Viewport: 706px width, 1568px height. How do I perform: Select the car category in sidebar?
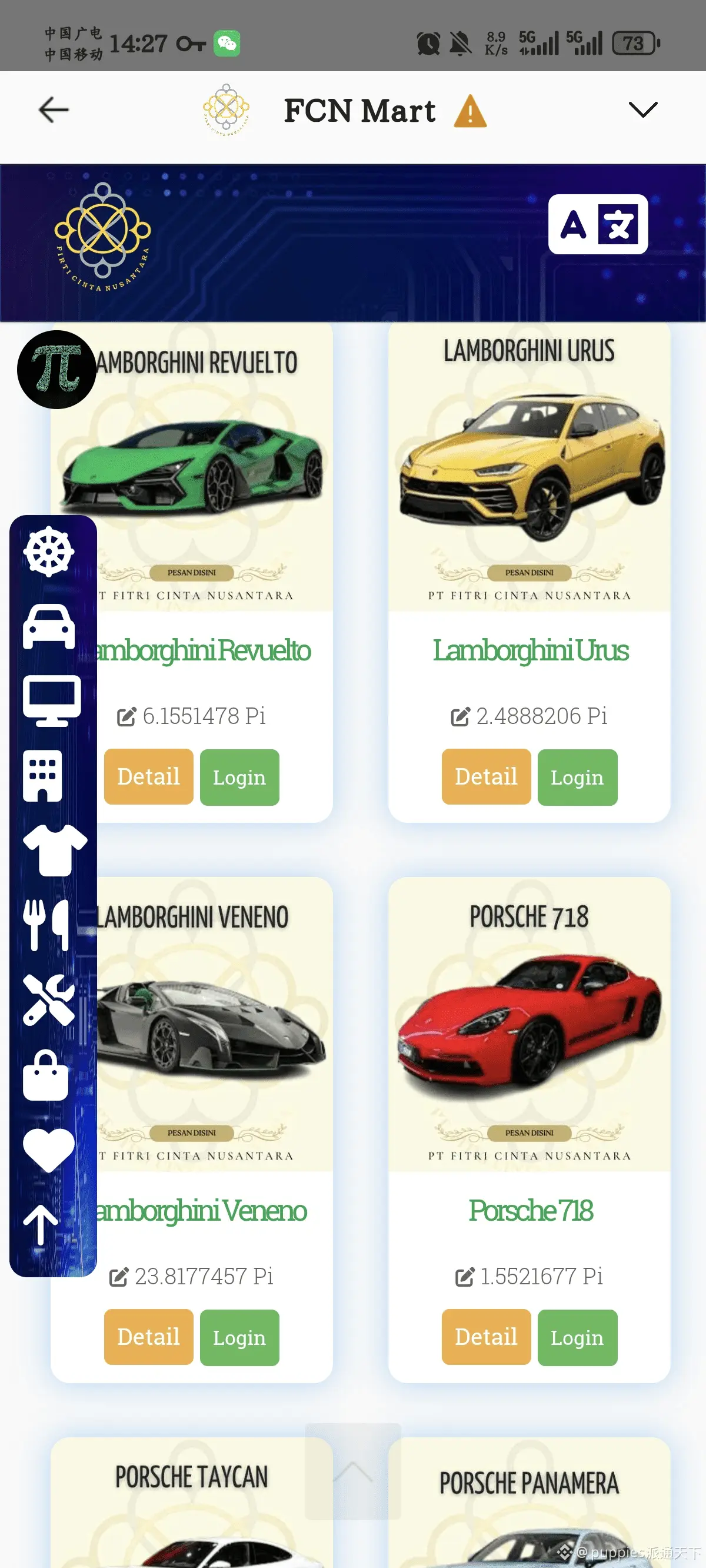point(49,627)
